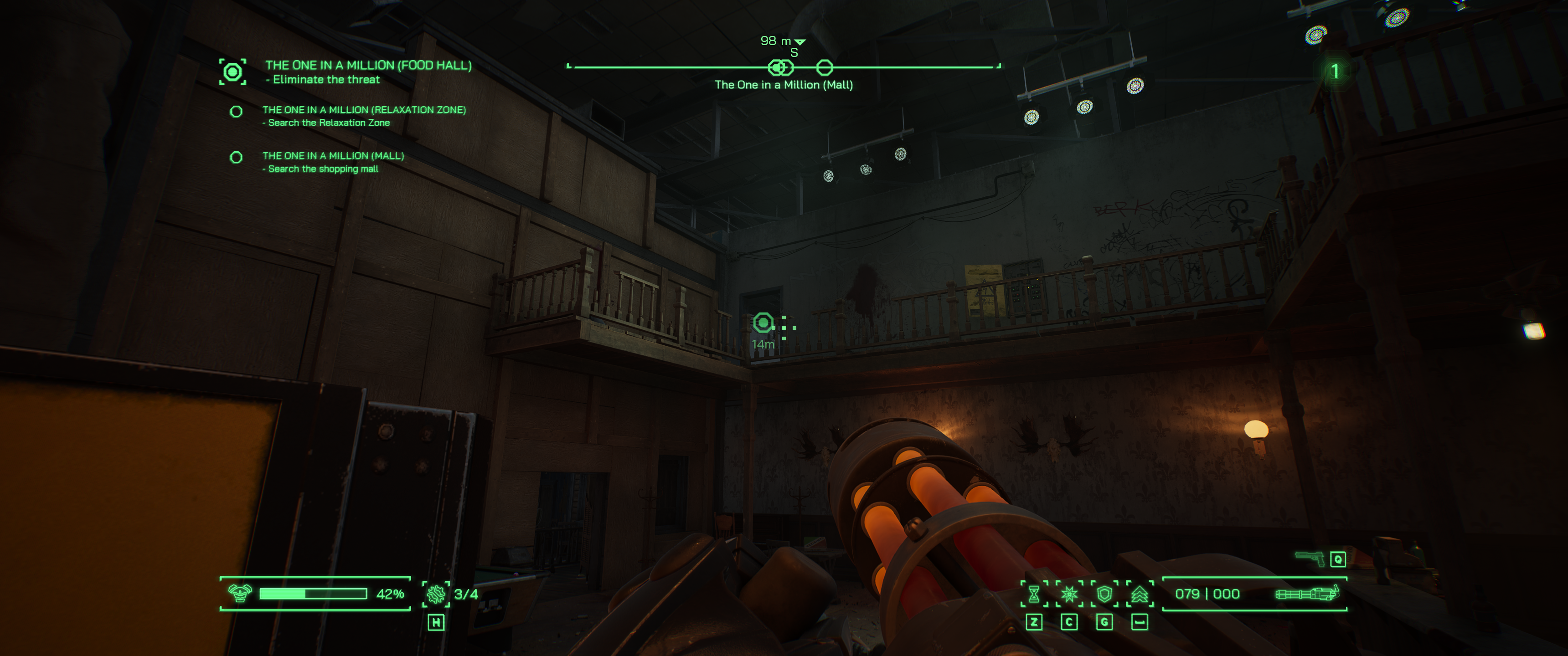This screenshot has width=1568, height=656.
Task: Click the gear icon showing 3/4
Action: pos(435,593)
